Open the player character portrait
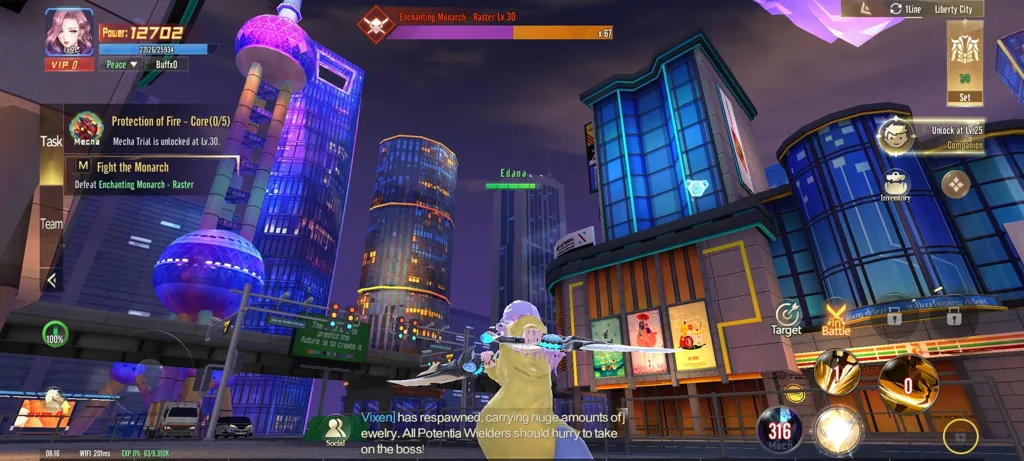Viewport: 1024px width, 461px height. 69,32
